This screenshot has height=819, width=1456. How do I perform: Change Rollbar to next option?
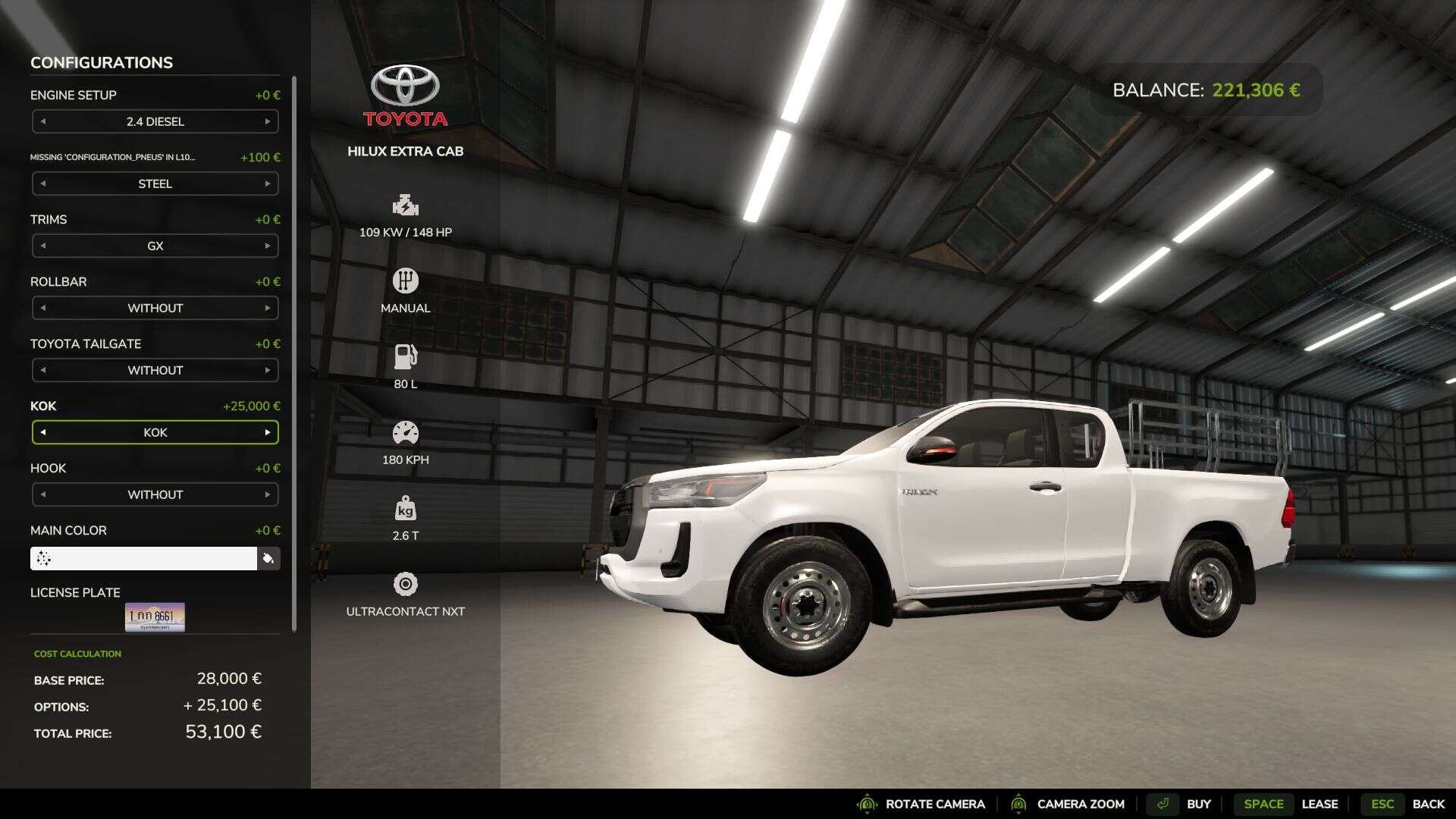pos(268,308)
